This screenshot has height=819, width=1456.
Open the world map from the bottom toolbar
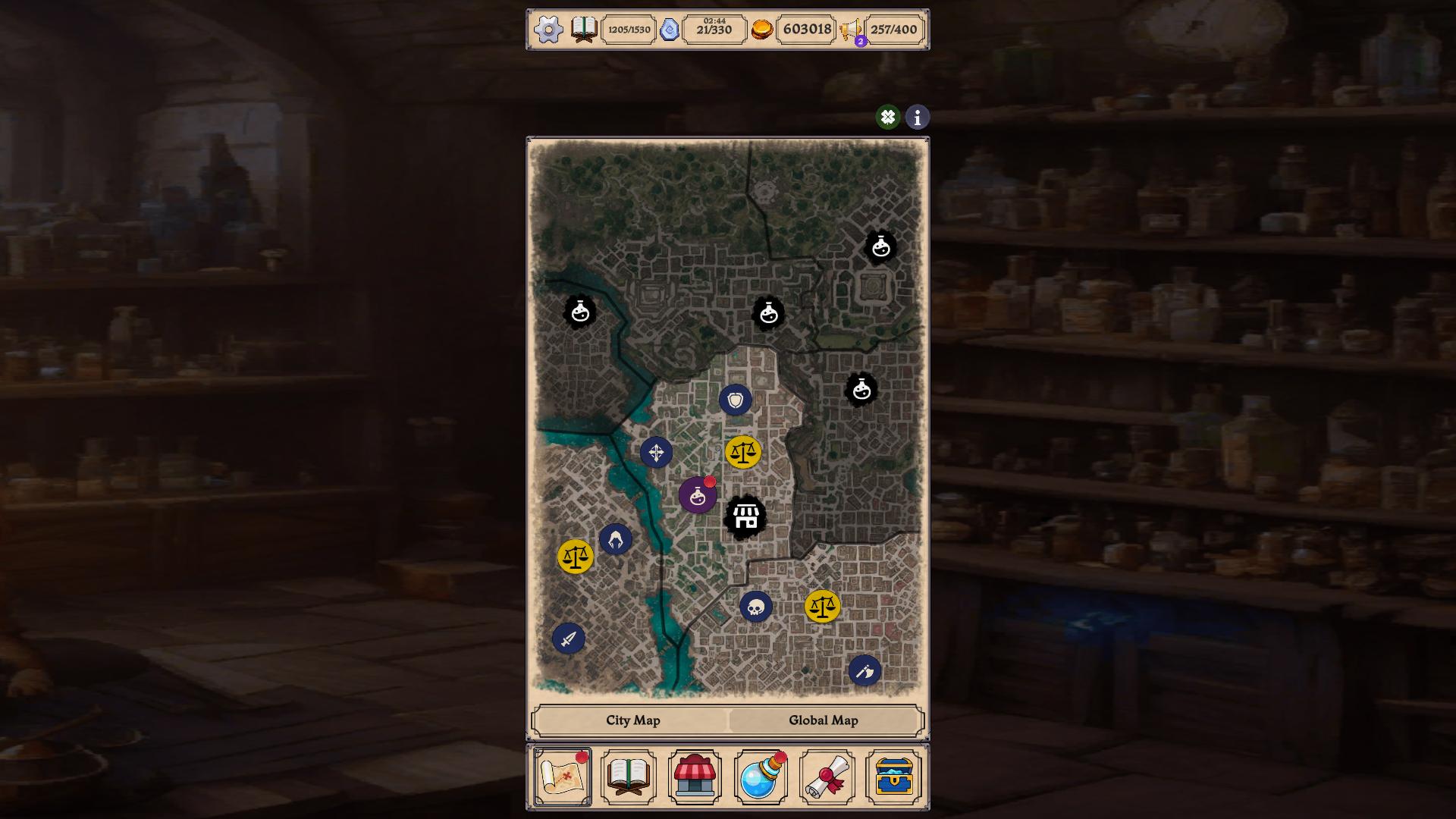tap(562, 775)
